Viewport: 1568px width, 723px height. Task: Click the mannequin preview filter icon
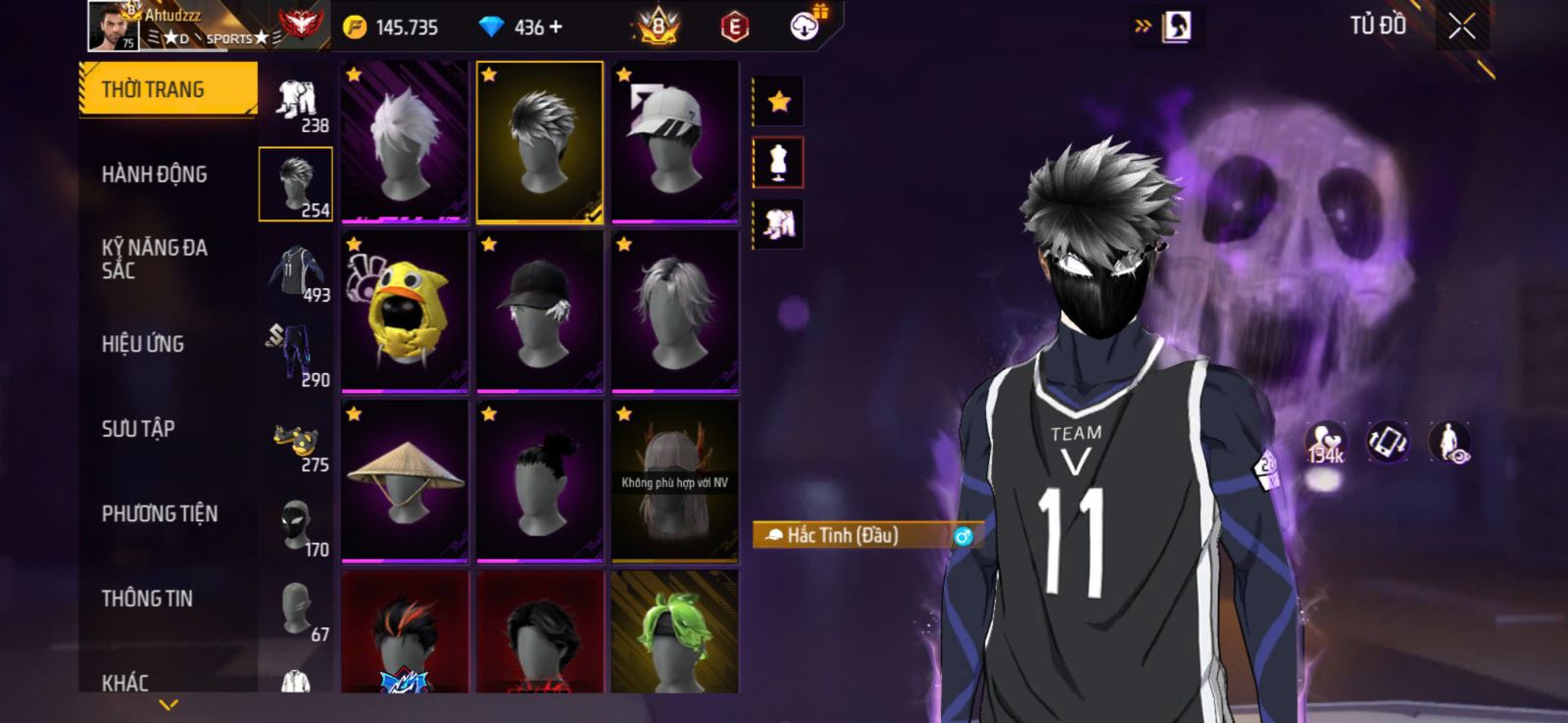click(779, 163)
